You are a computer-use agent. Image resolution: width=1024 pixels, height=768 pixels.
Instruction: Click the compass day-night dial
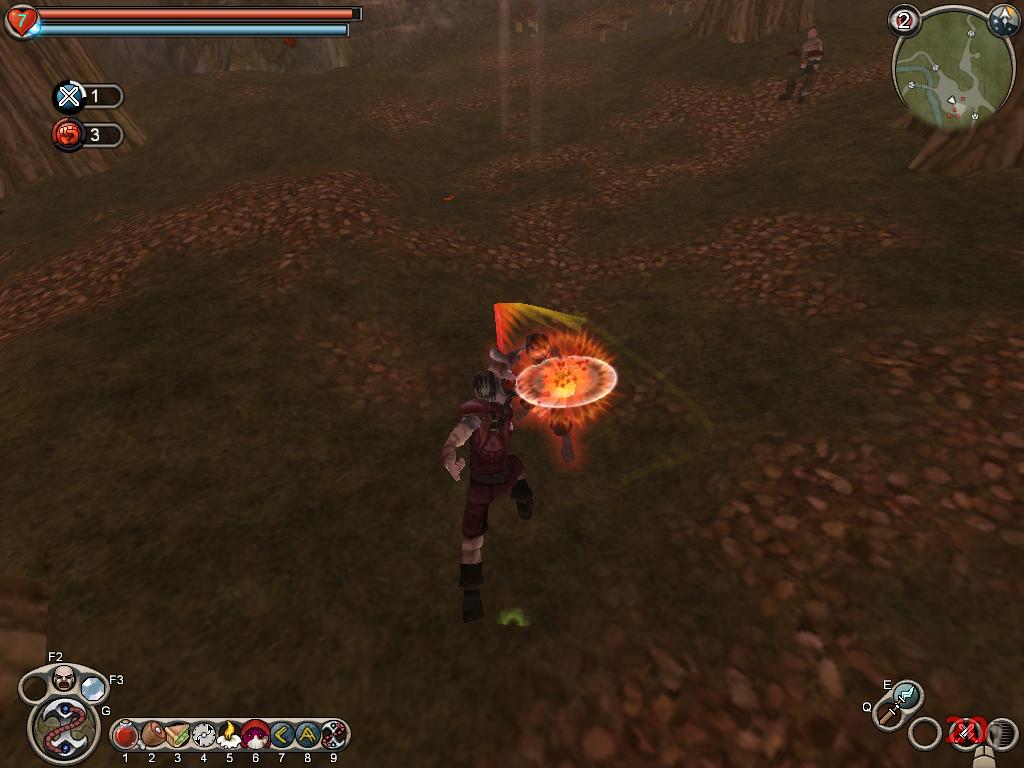[1003, 19]
